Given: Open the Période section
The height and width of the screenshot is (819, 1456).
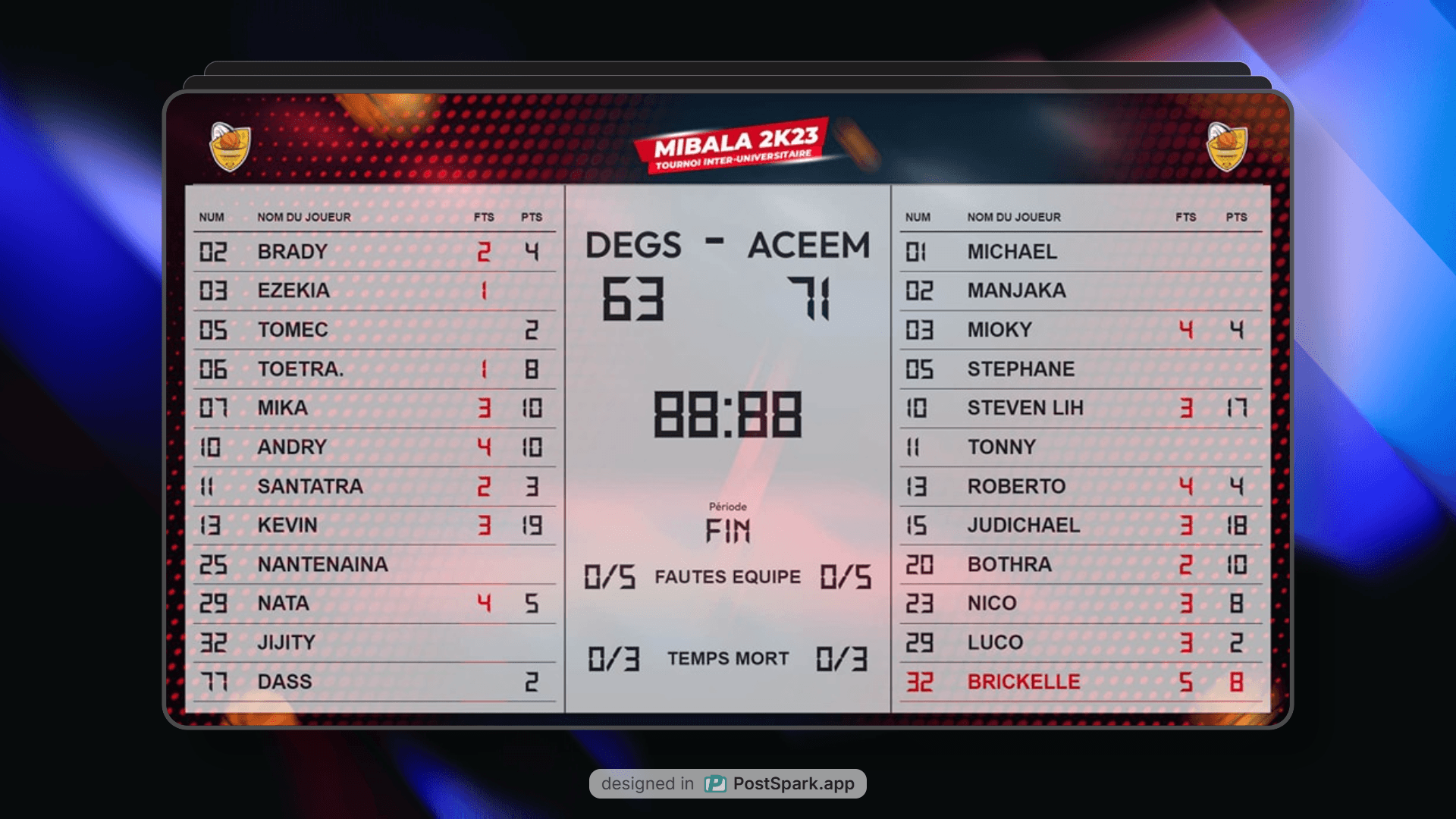Looking at the screenshot, I should point(728,507).
